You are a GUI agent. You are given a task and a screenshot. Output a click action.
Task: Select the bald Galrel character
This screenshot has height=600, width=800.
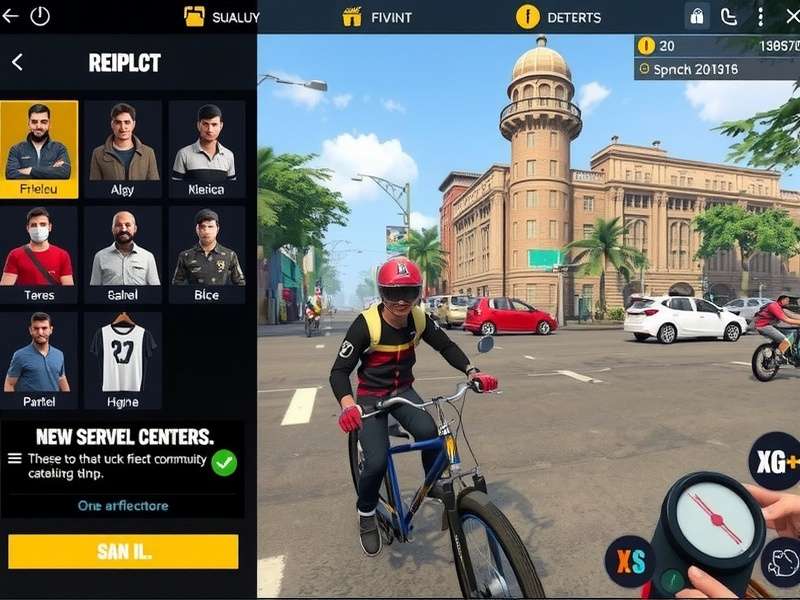[x=123, y=254]
